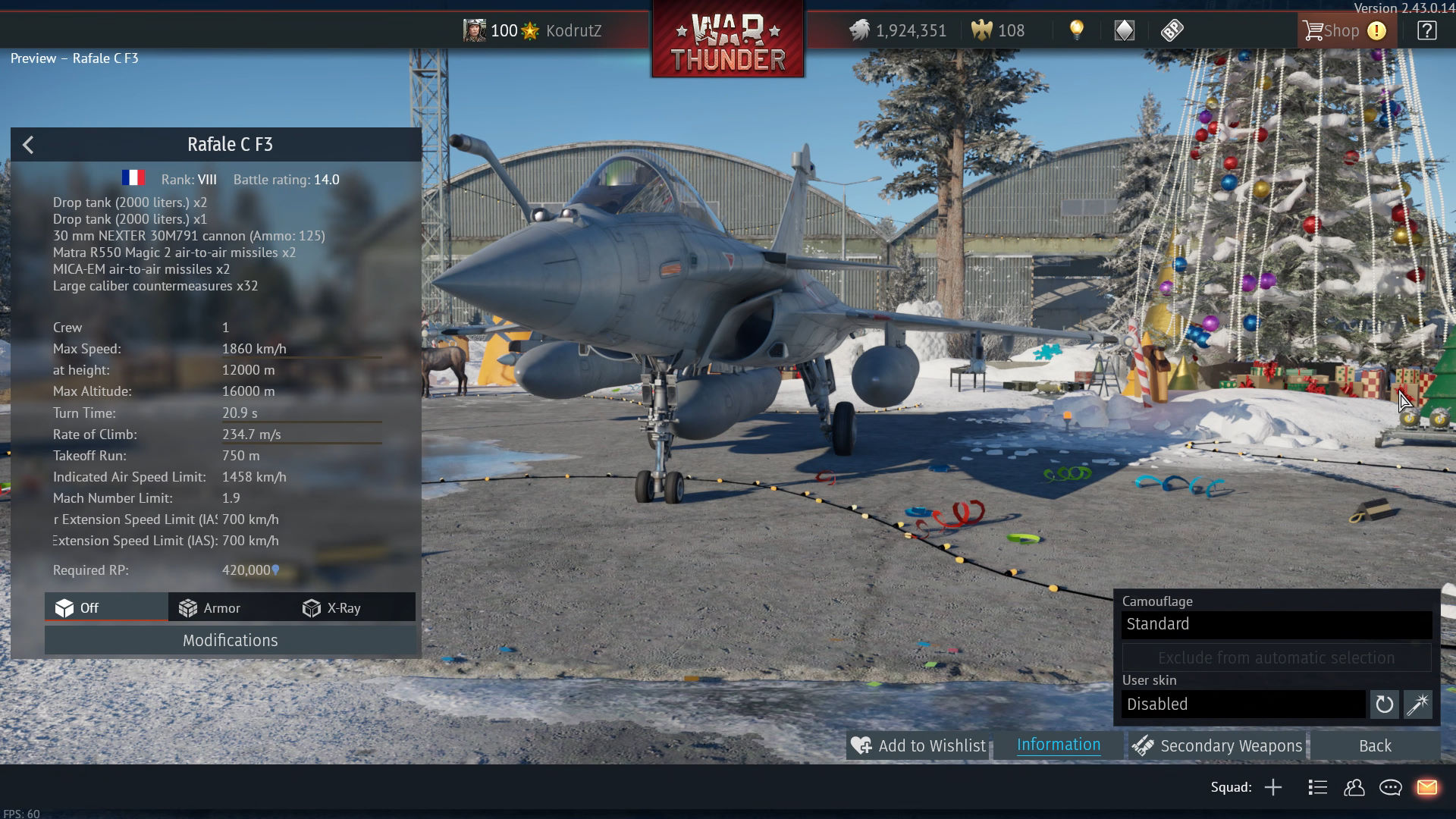The height and width of the screenshot is (819, 1456).
Task: Click the light bulb icon
Action: (x=1076, y=30)
